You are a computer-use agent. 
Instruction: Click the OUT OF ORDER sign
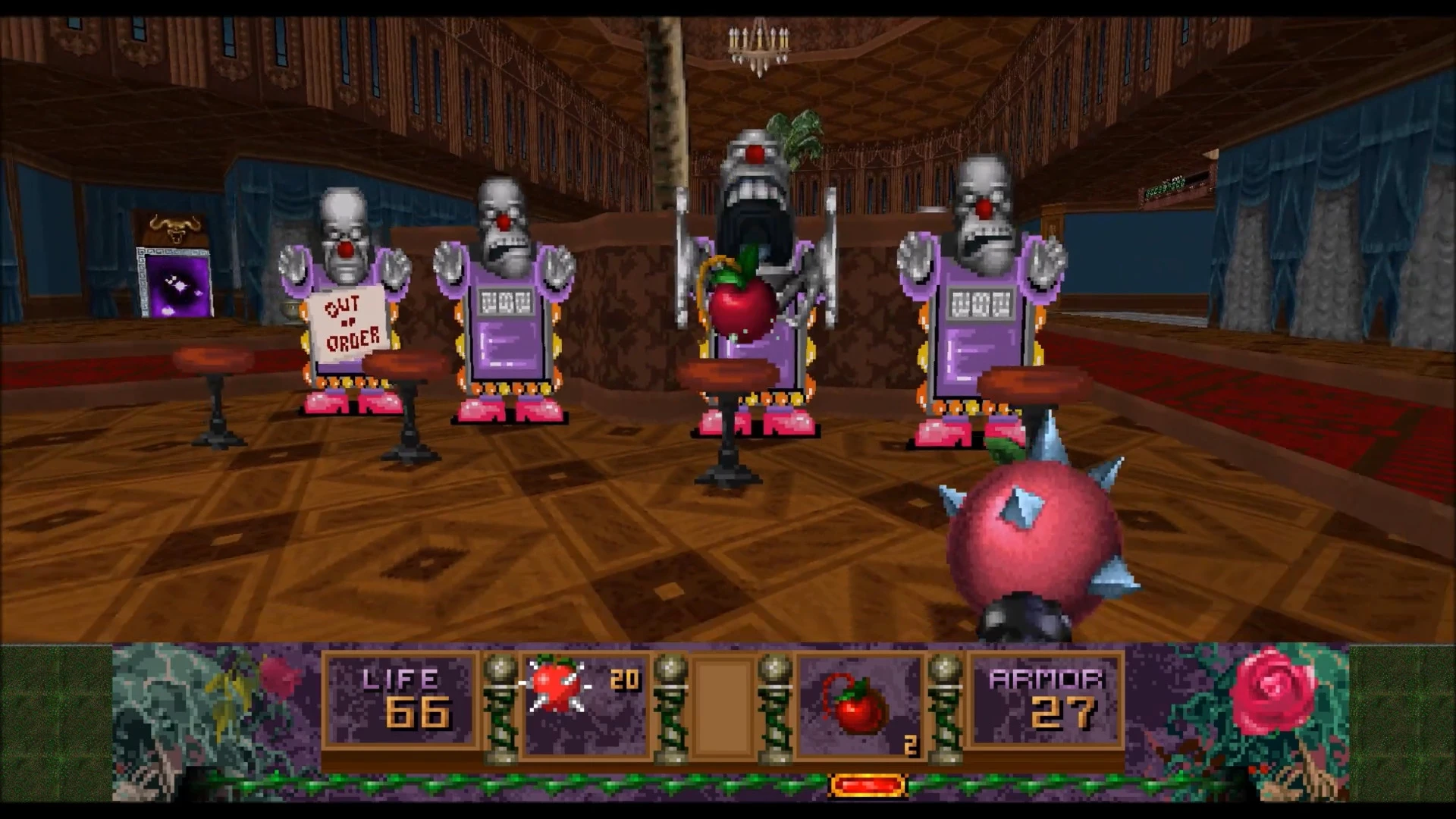click(x=350, y=325)
